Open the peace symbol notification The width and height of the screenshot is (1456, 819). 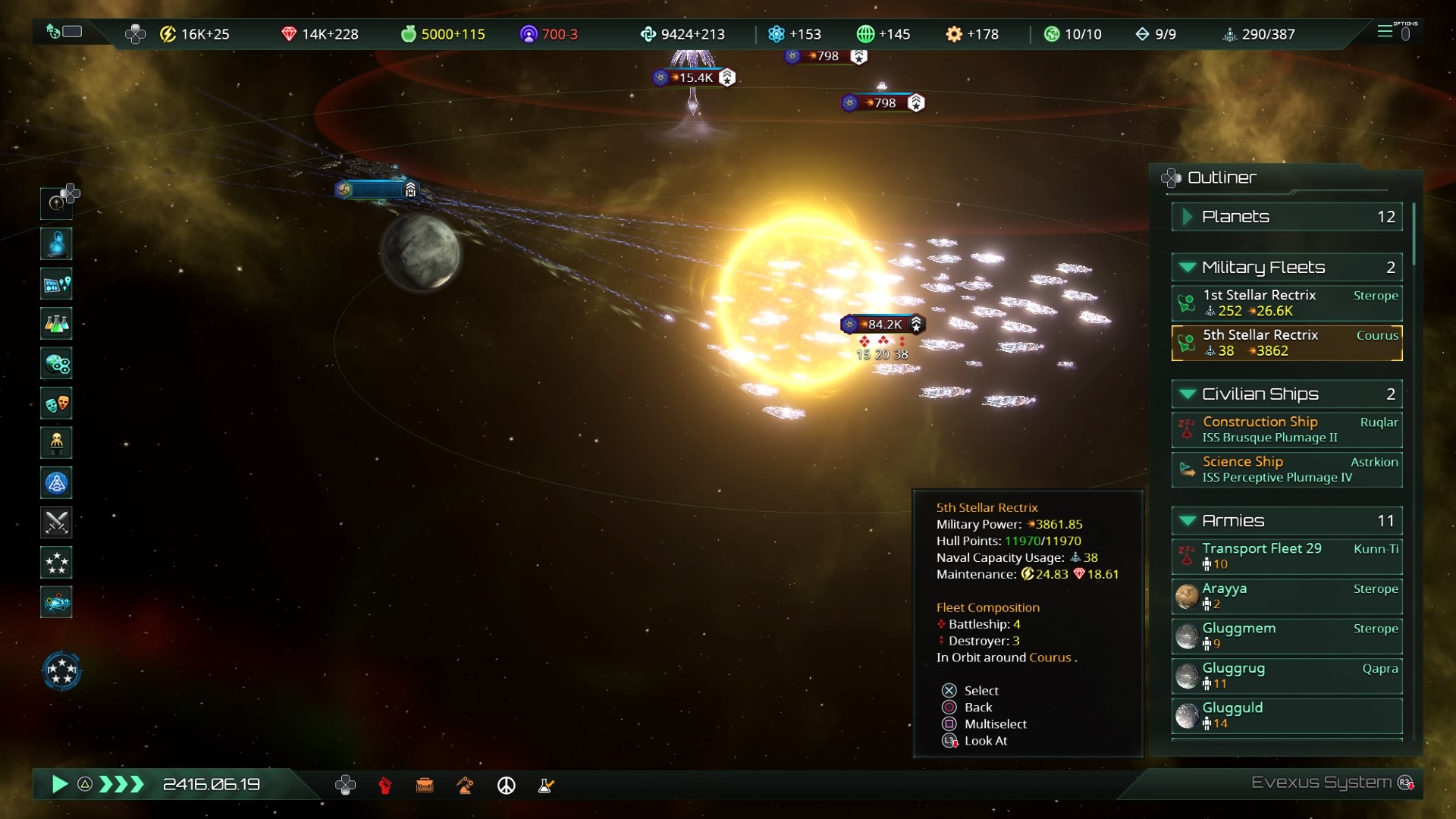click(506, 786)
